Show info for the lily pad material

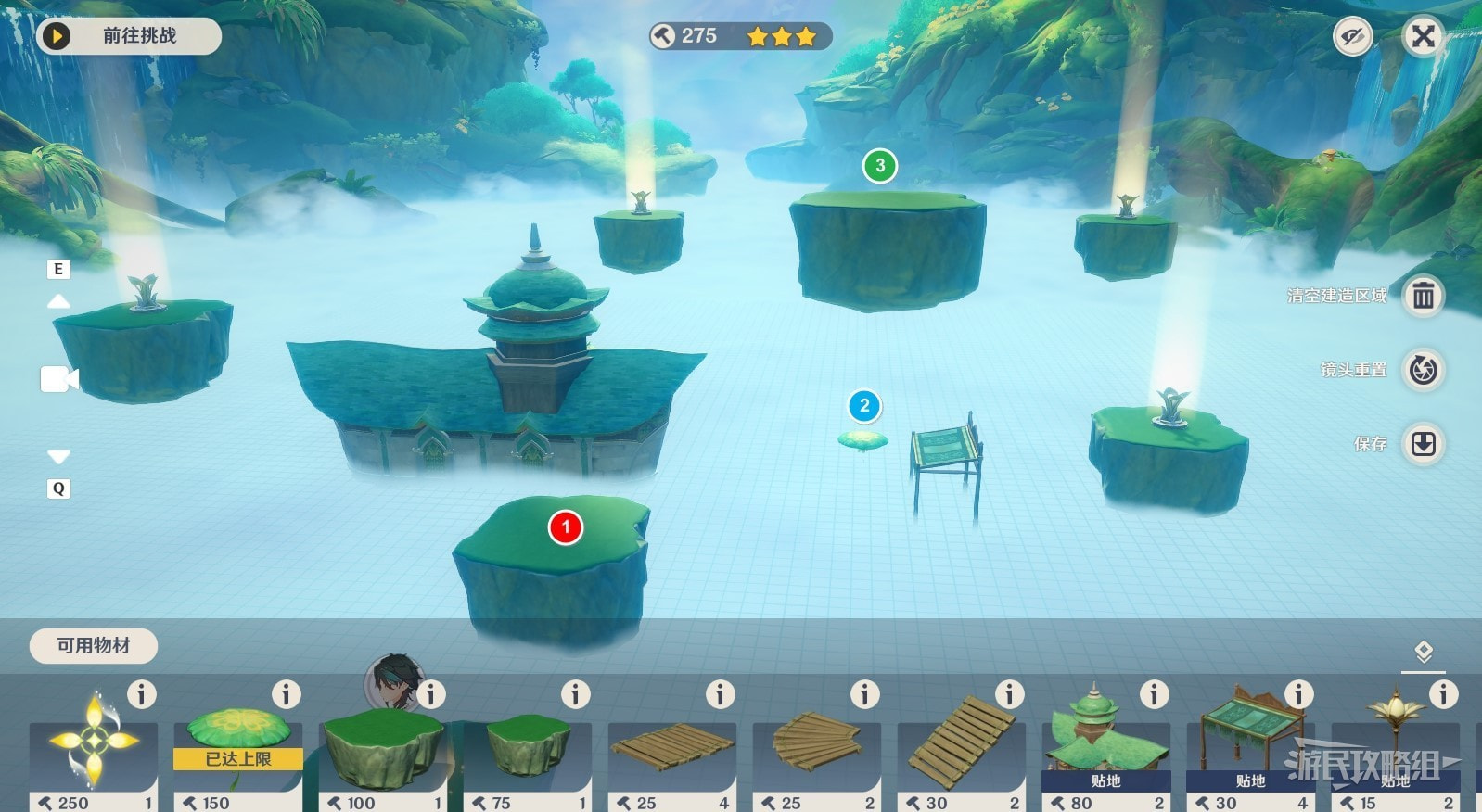[286, 694]
